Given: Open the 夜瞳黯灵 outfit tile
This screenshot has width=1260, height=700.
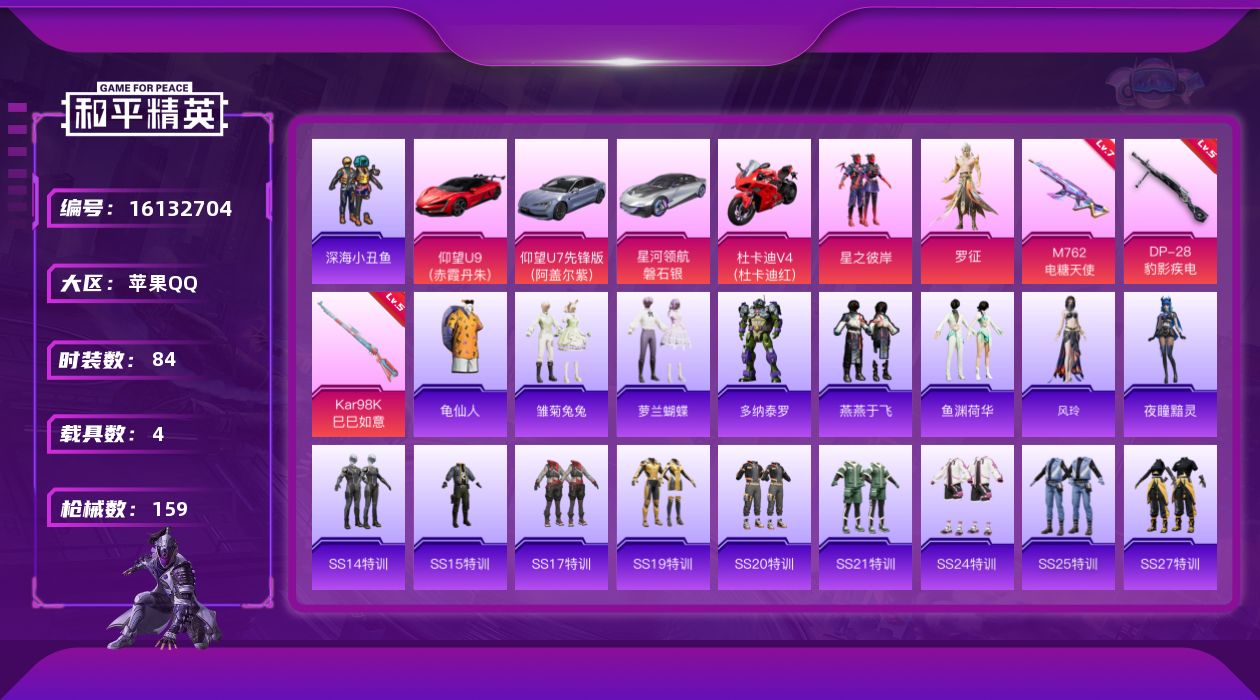Looking at the screenshot, I should (1170, 364).
